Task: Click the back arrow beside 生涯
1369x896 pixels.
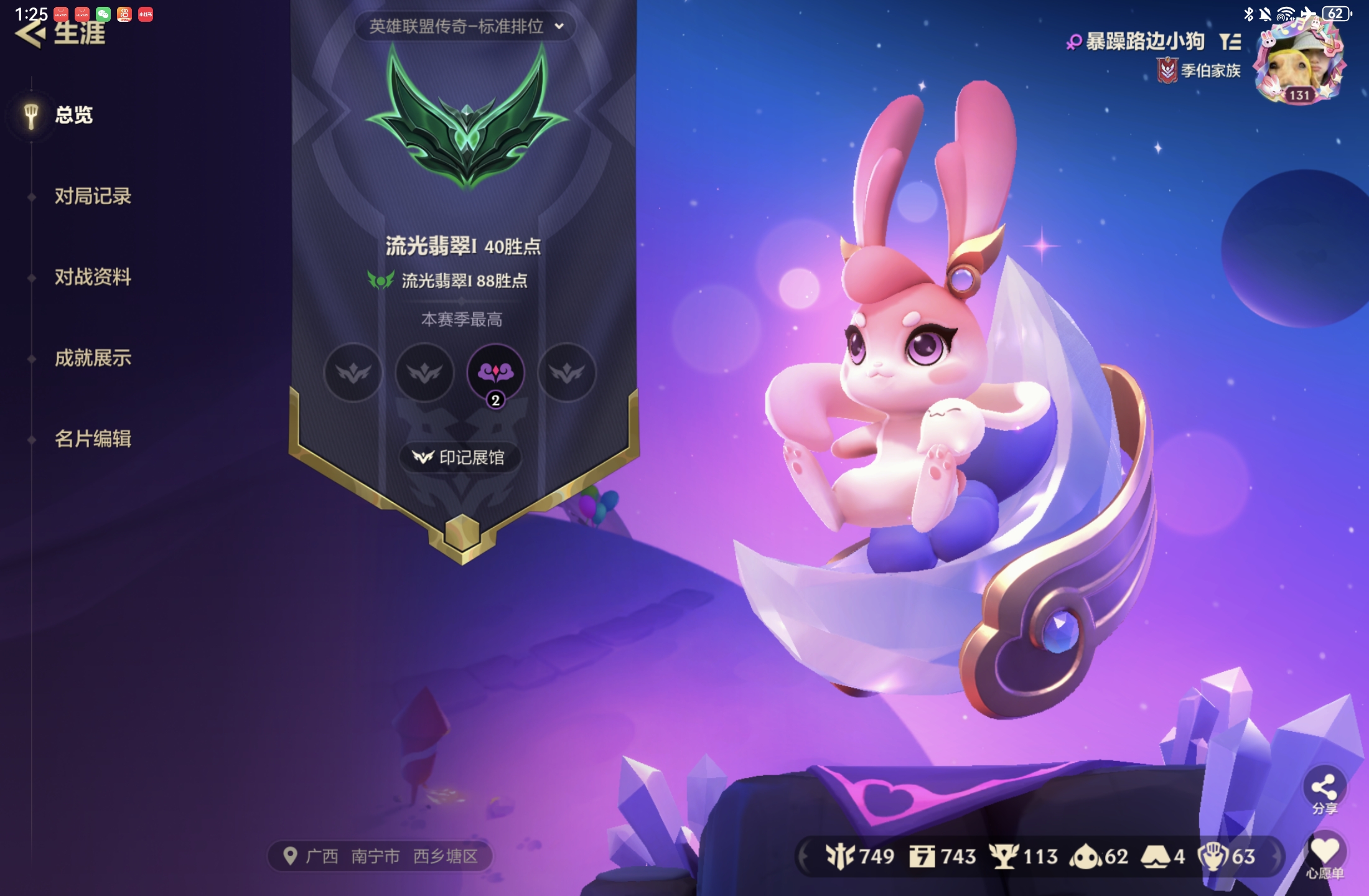Action: click(29, 35)
